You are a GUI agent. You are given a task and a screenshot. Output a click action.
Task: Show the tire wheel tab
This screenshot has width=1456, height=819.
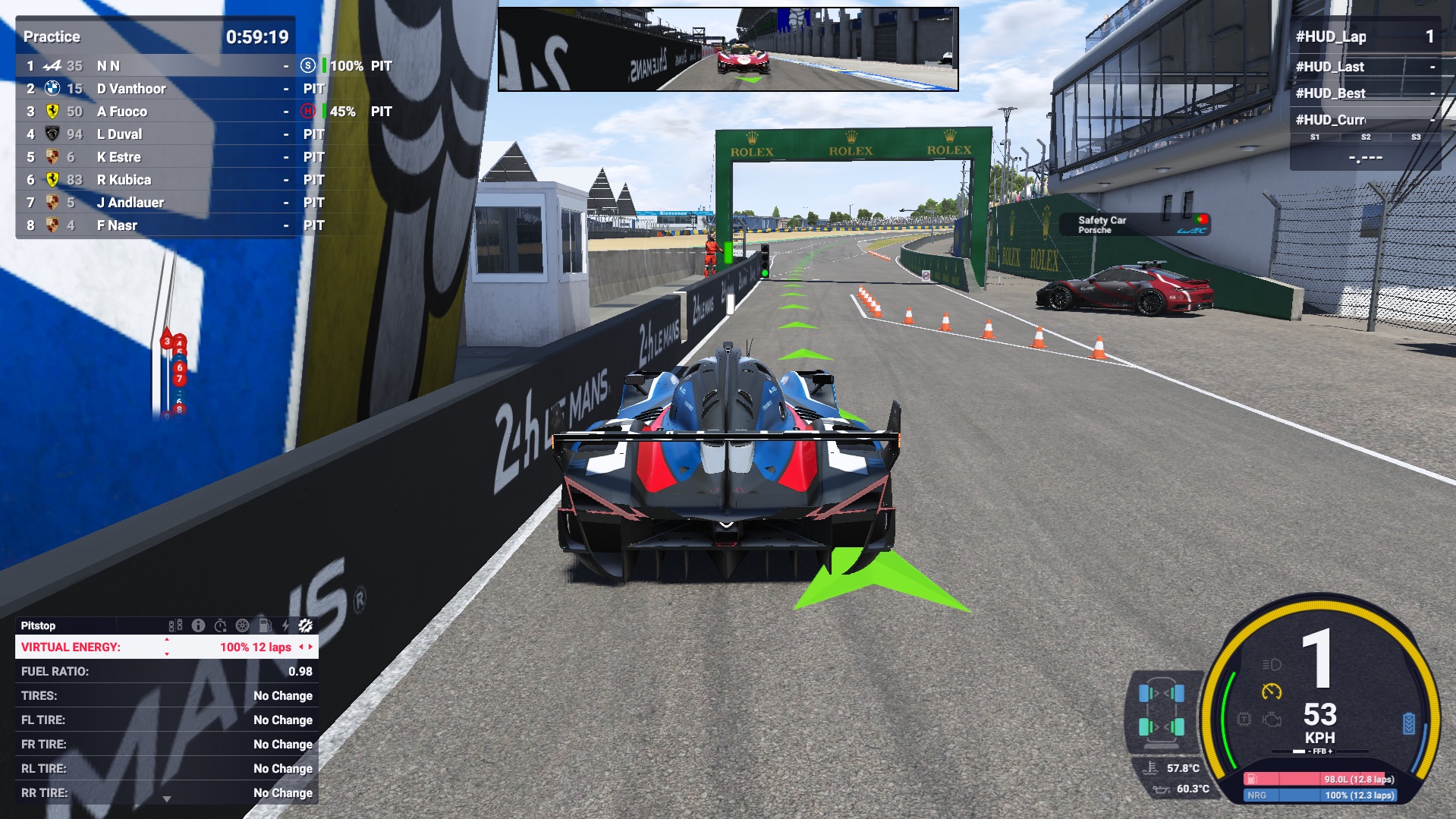point(242,625)
